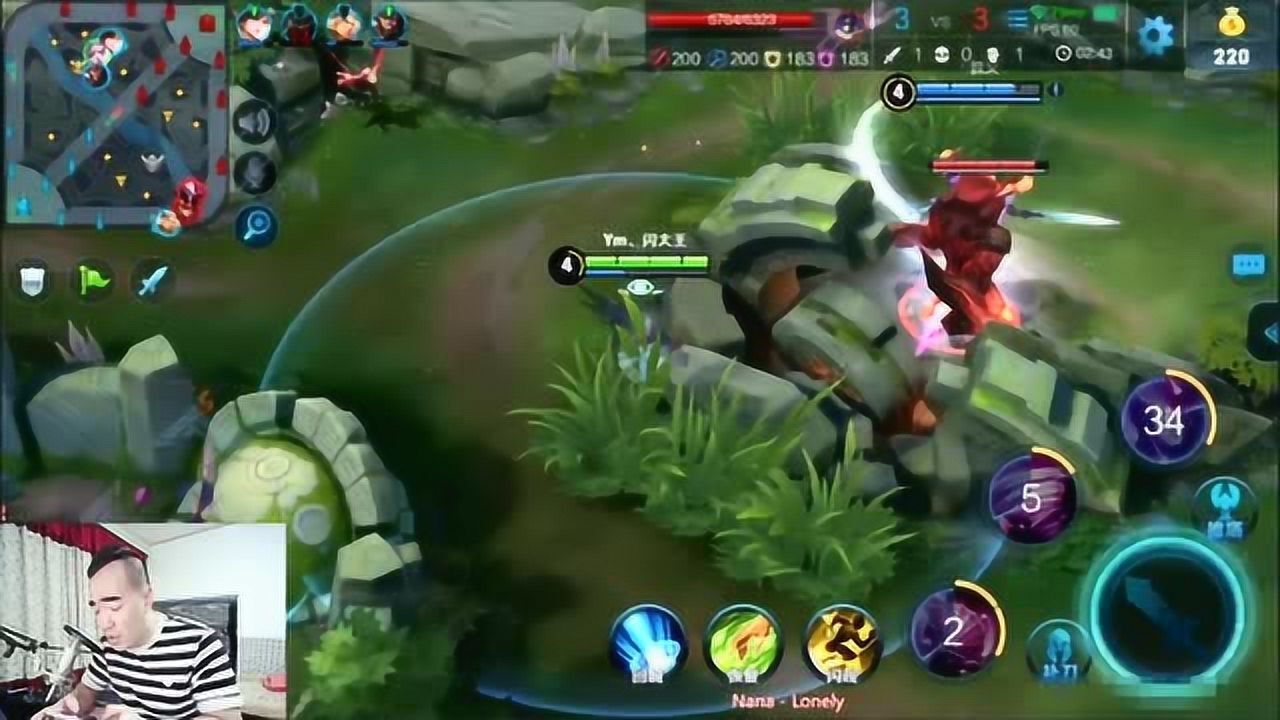Open the settings gear menu
1280x720 pixels.
[x=1155, y=36]
